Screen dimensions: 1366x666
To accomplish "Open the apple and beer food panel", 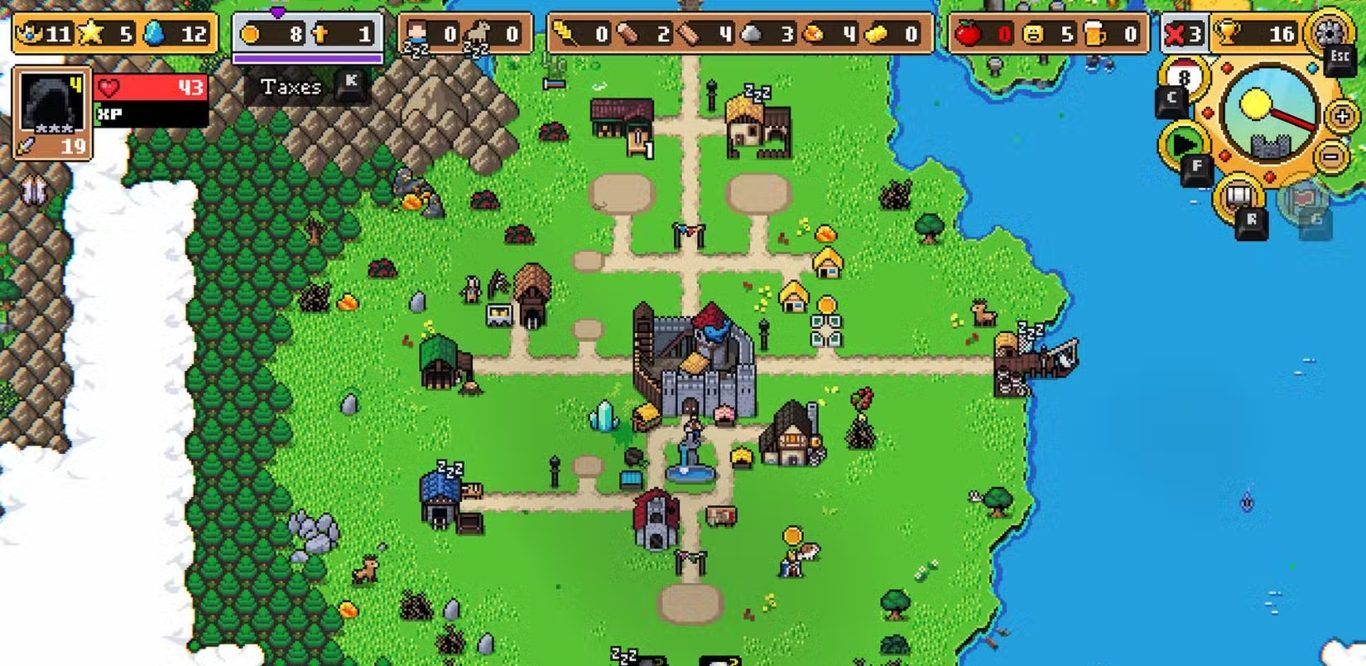I will tap(1049, 34).
